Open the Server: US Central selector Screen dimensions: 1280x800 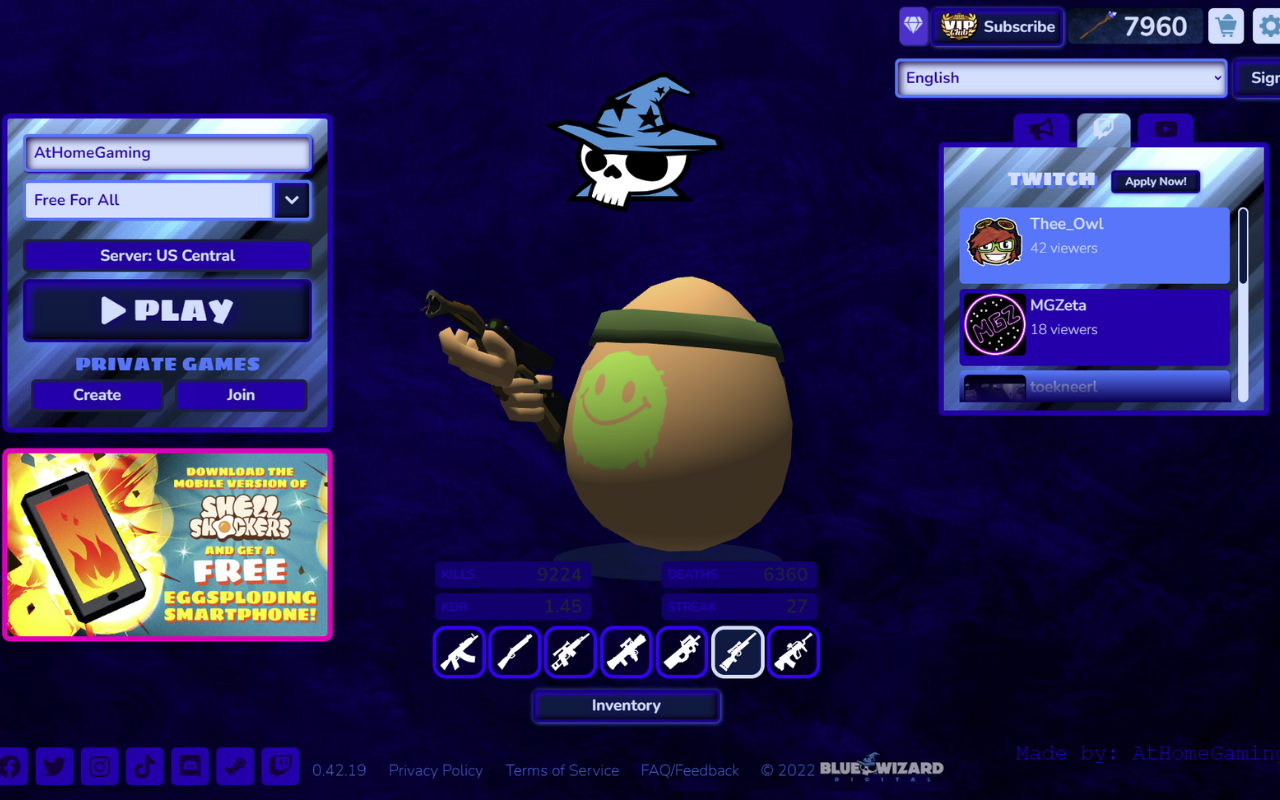point(167,255)
